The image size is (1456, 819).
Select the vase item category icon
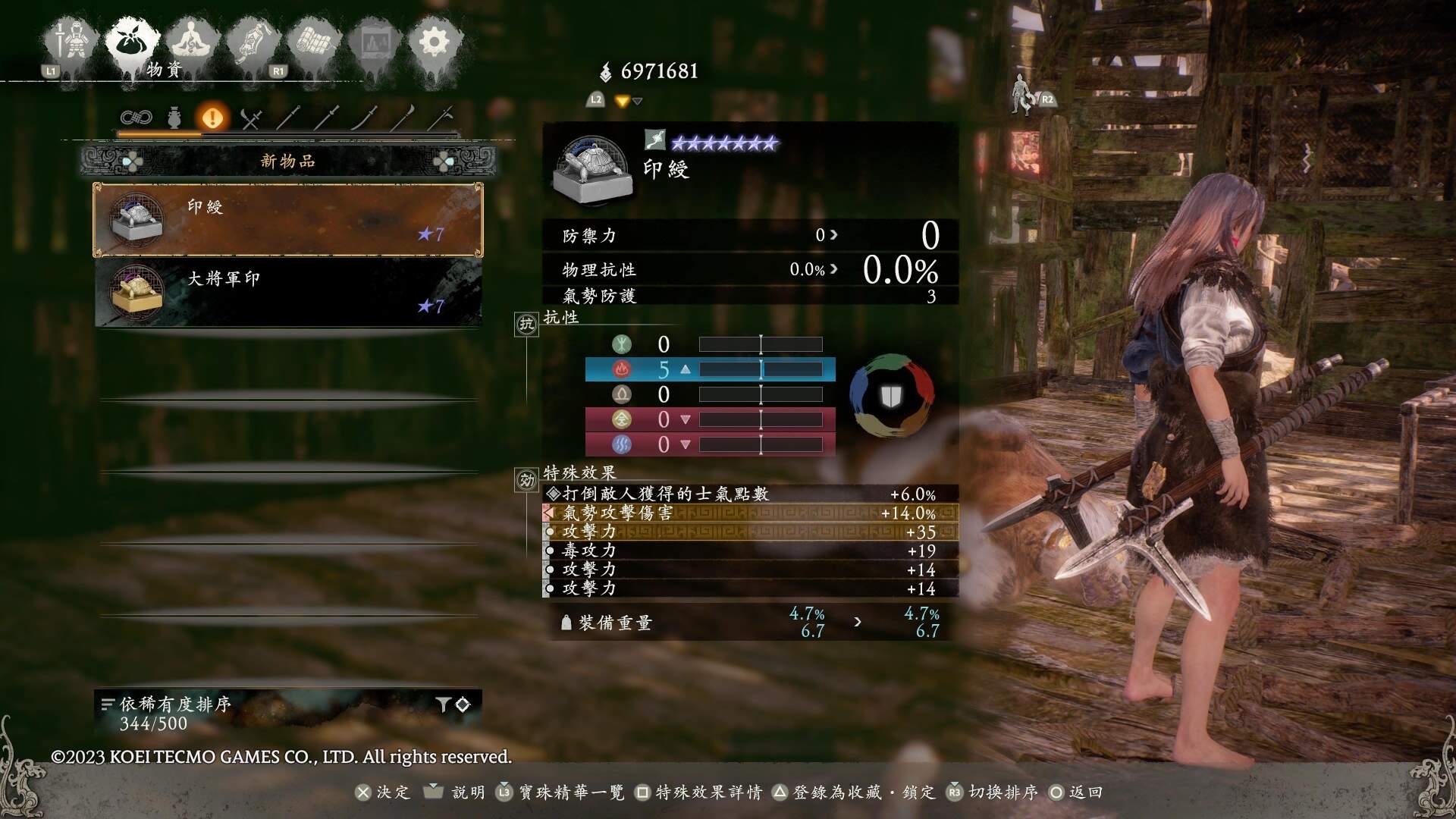[174, 118]
